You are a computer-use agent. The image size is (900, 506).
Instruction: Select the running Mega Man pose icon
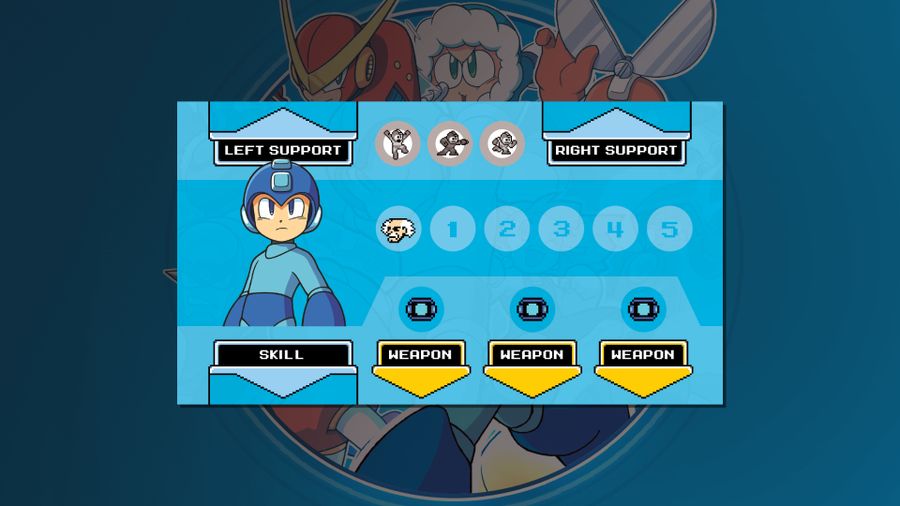(x=502, y=144)
